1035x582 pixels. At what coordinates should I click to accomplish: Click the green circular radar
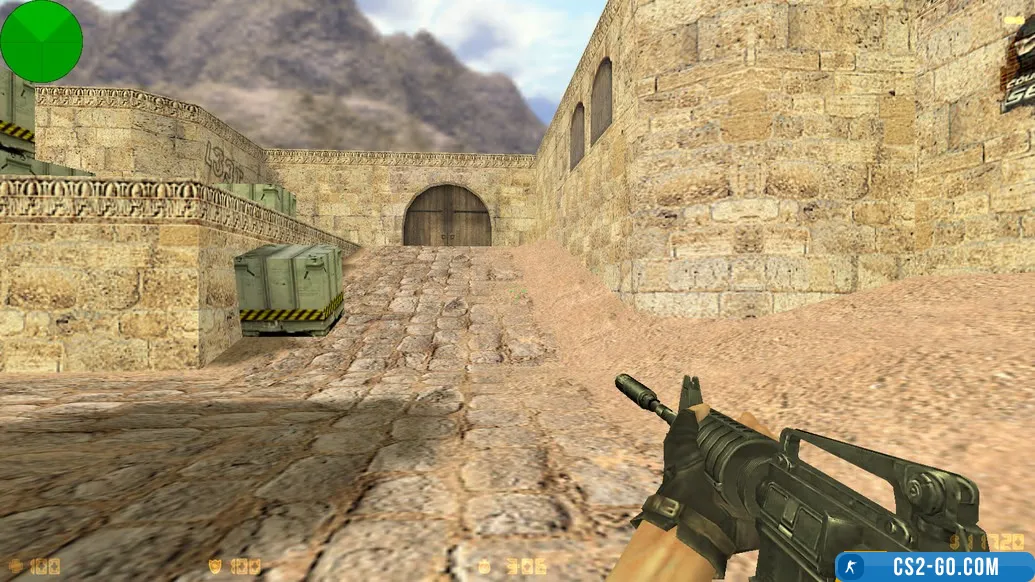(41, 41)
